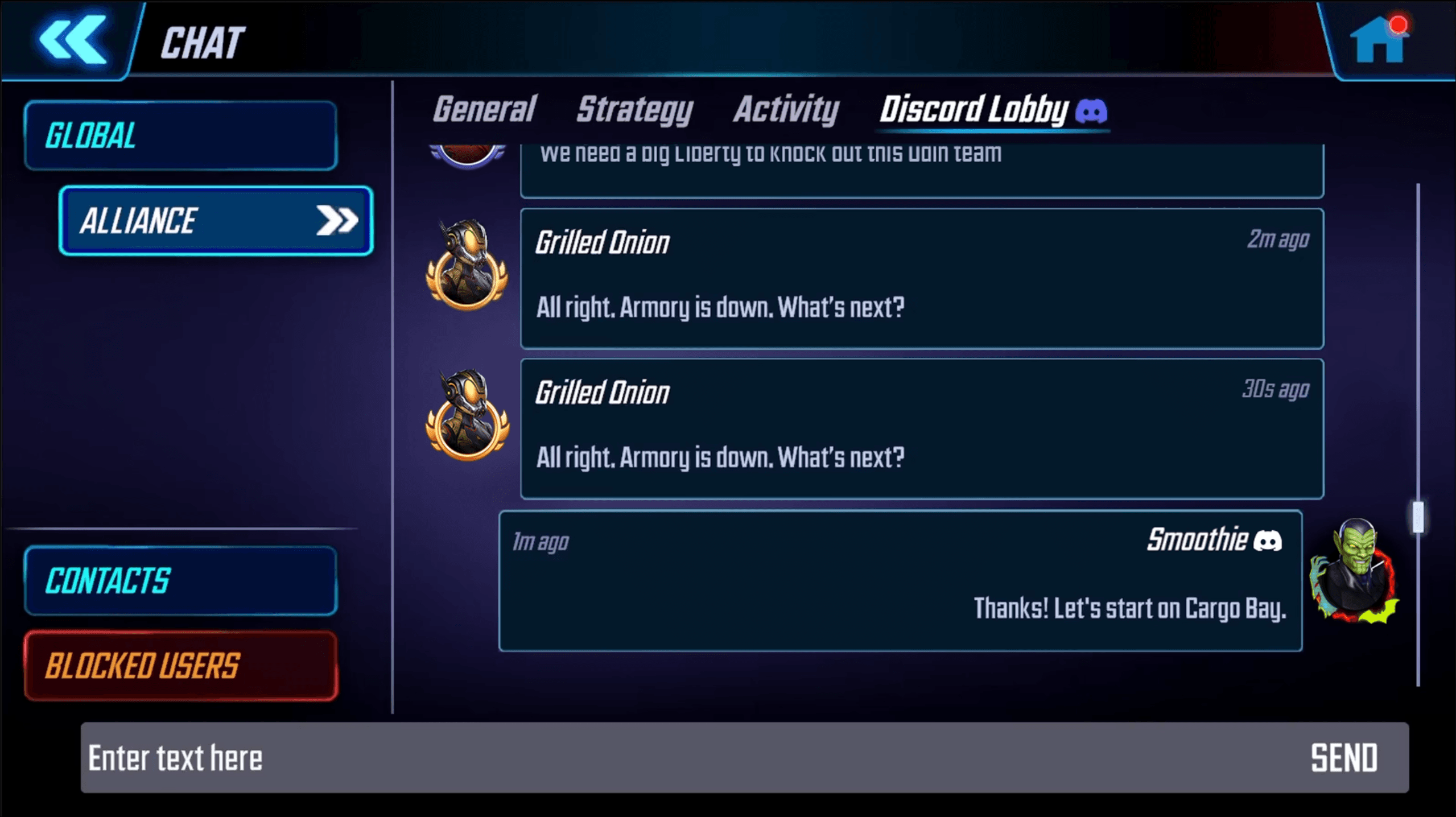1456x817 pixels.
Task: Select the General chat channel
Action: pyautogui.click(x=483, y=110)
